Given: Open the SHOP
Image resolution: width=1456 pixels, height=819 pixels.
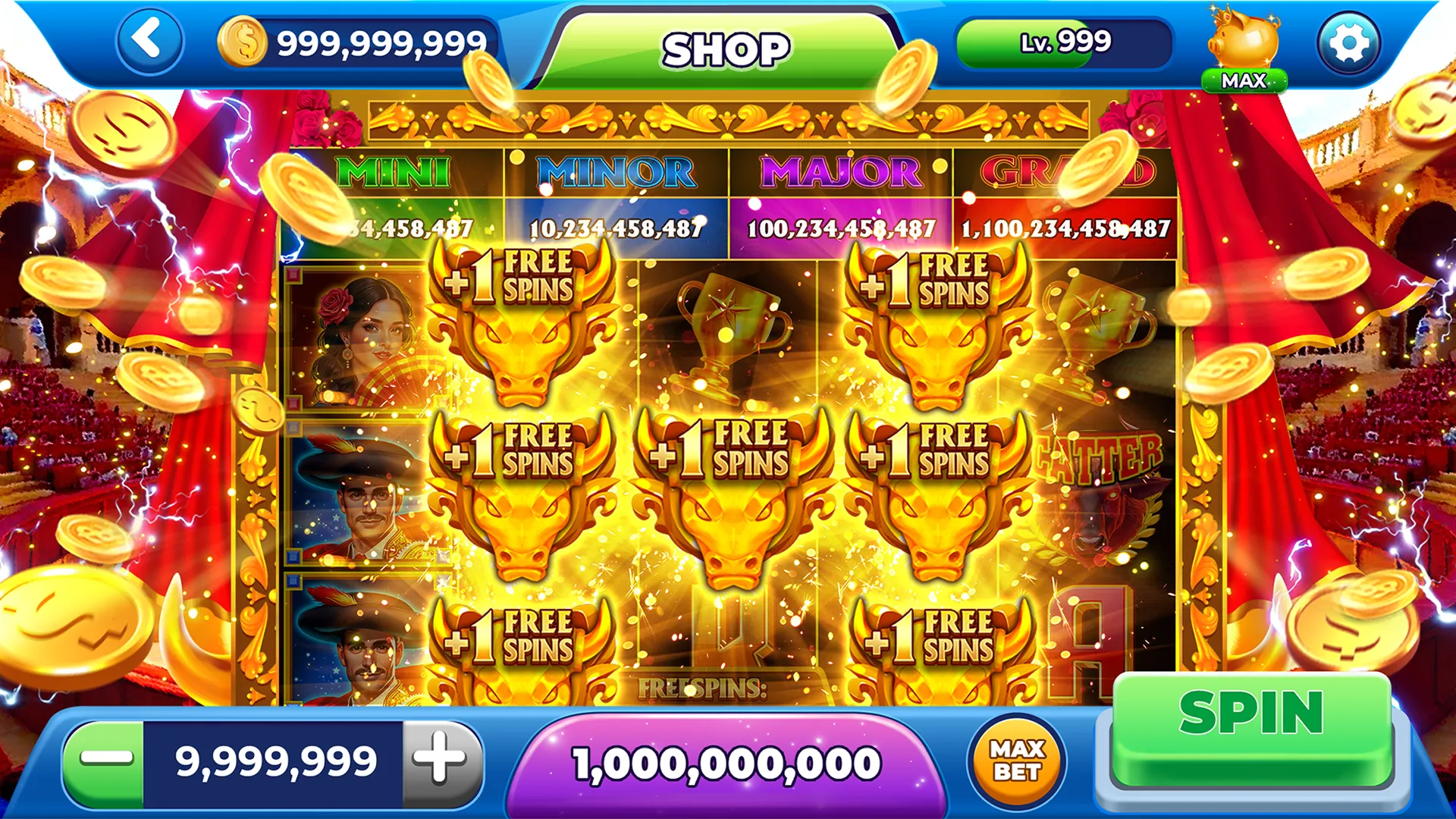Looking at the screenshot, I should [726, 50].
